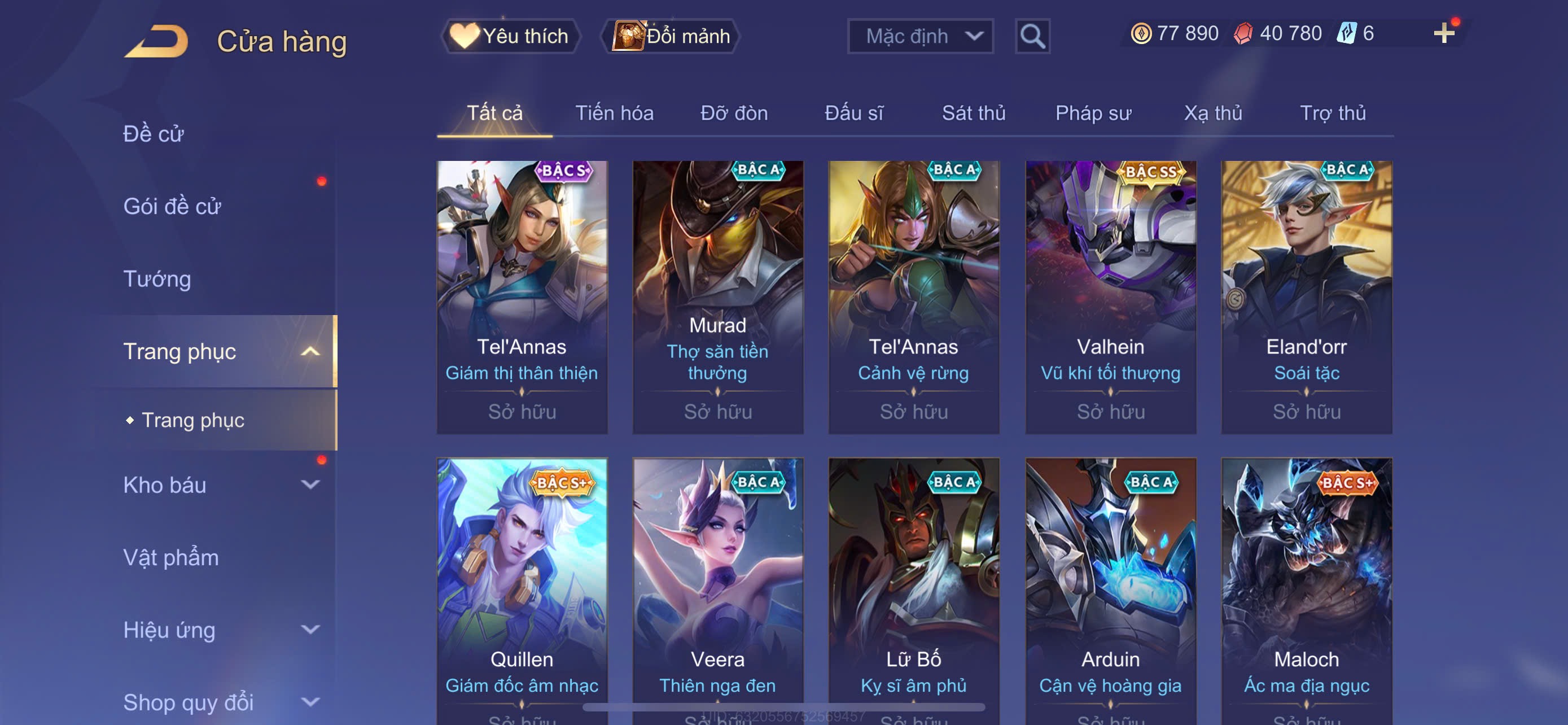
Task: Open the Vật phẩm items section
Action: [x=170, y=558]
